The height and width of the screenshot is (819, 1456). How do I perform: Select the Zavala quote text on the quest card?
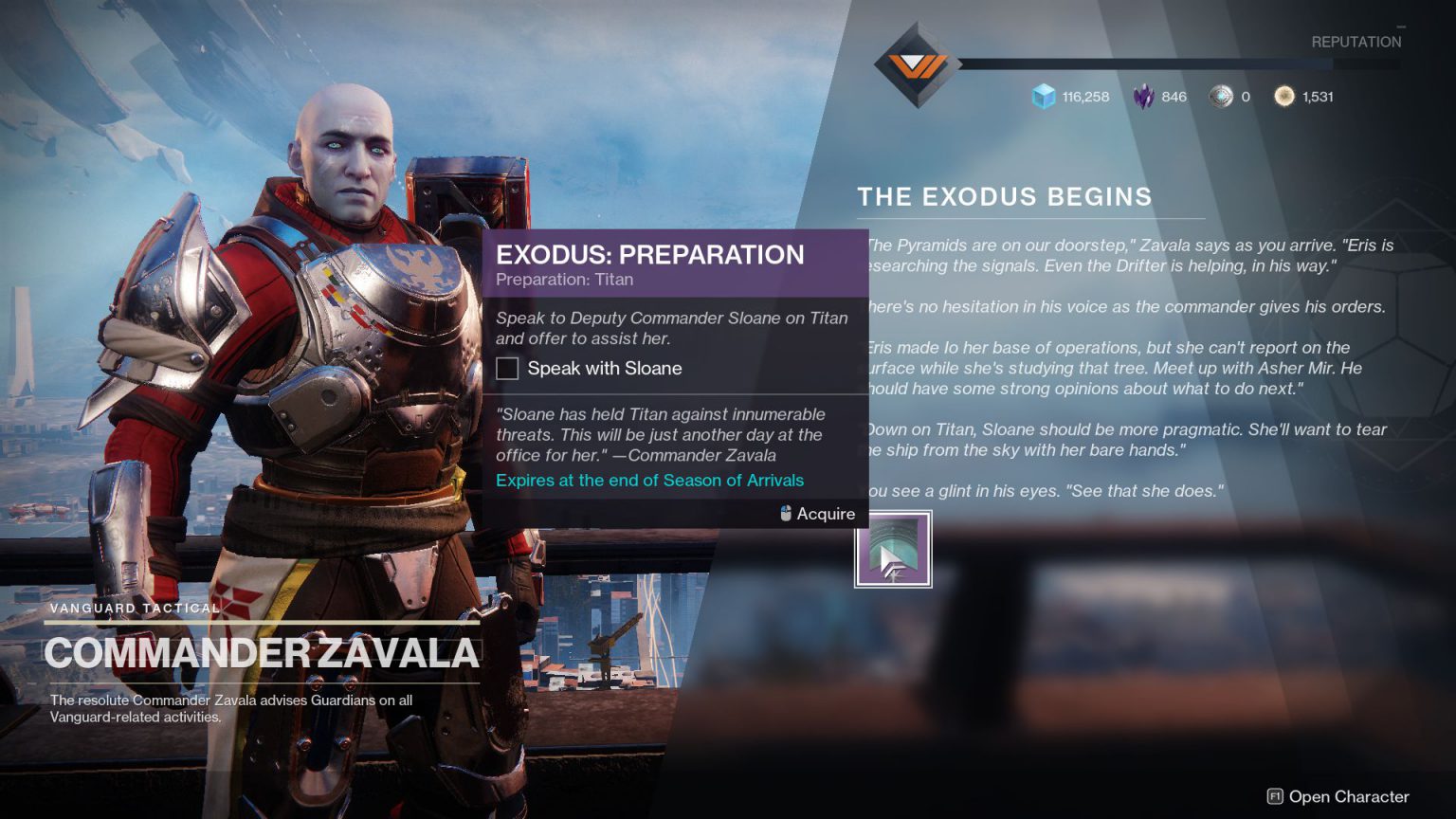(x=661, y=434)
